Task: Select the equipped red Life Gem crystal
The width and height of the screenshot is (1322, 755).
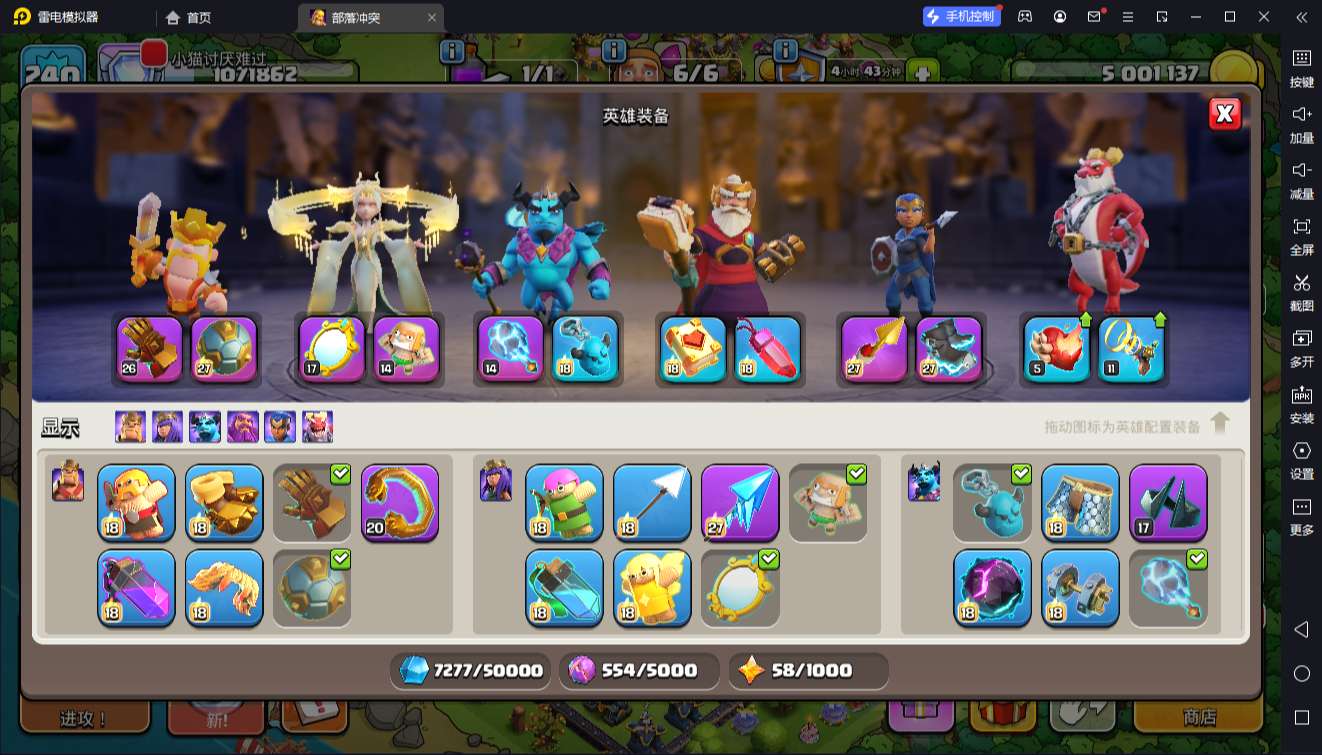Action: point(768,349)
